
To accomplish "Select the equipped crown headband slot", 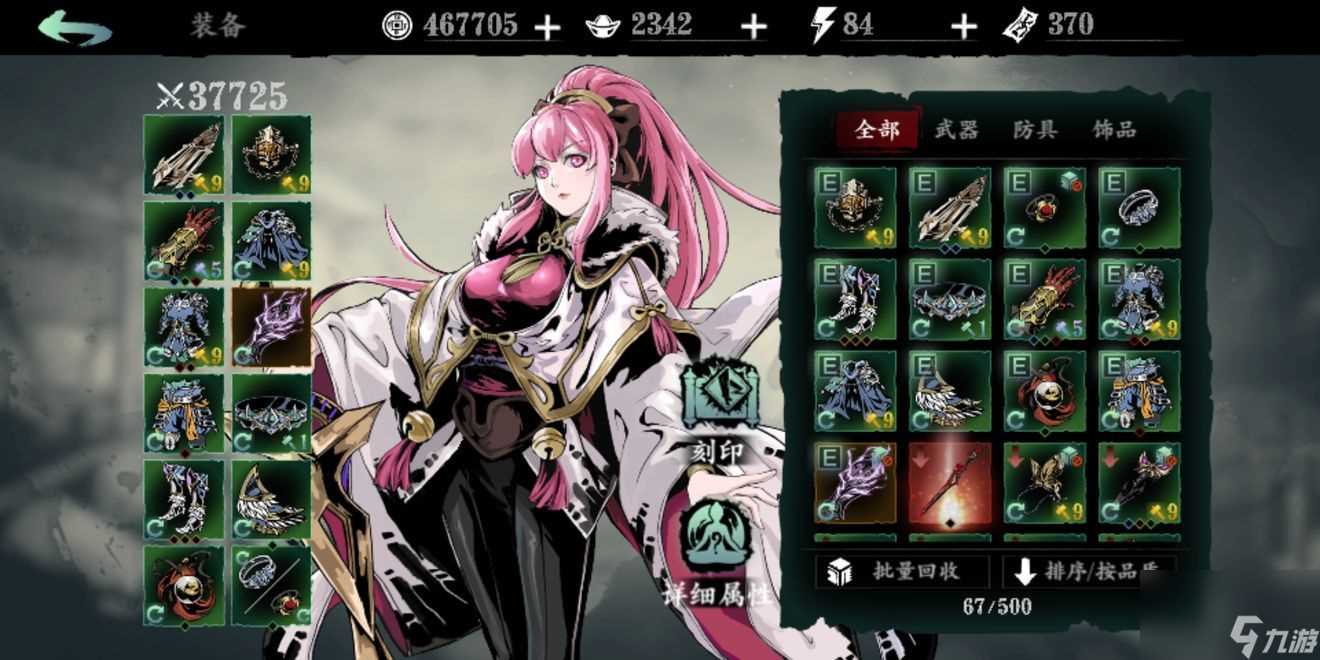I will [271, 412].
